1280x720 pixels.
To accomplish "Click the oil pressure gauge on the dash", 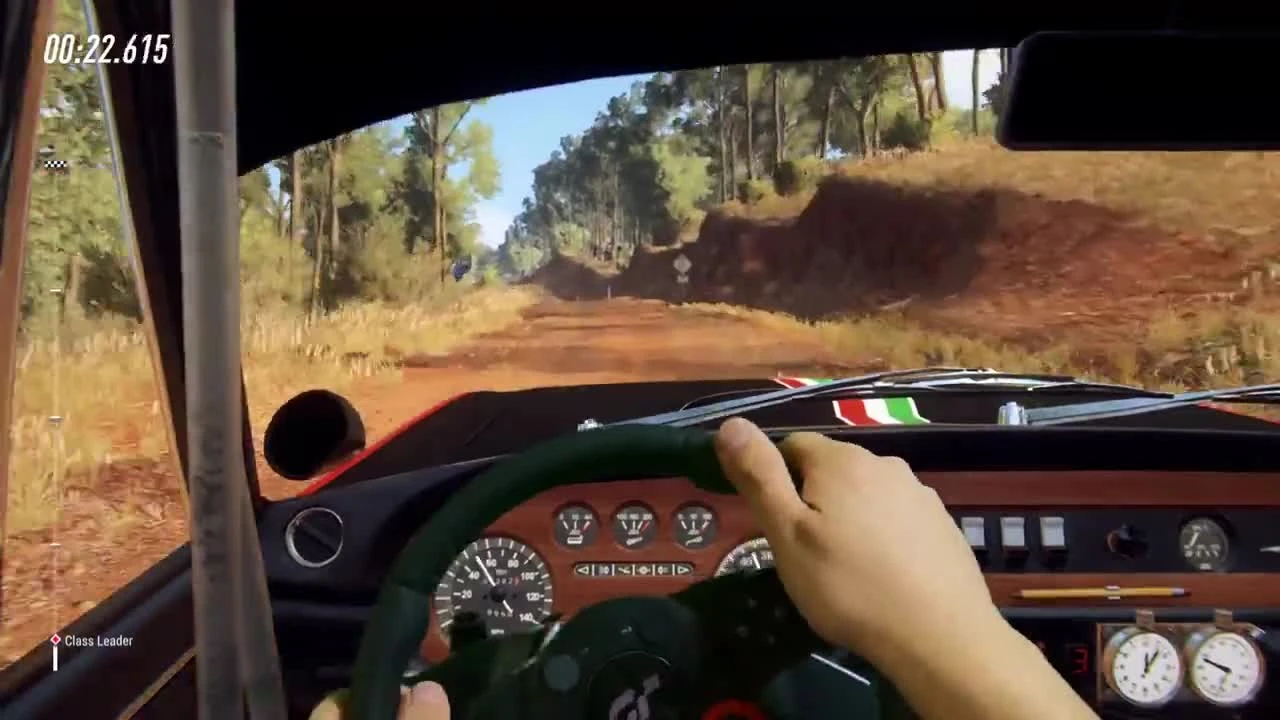I will coord(696,525).
